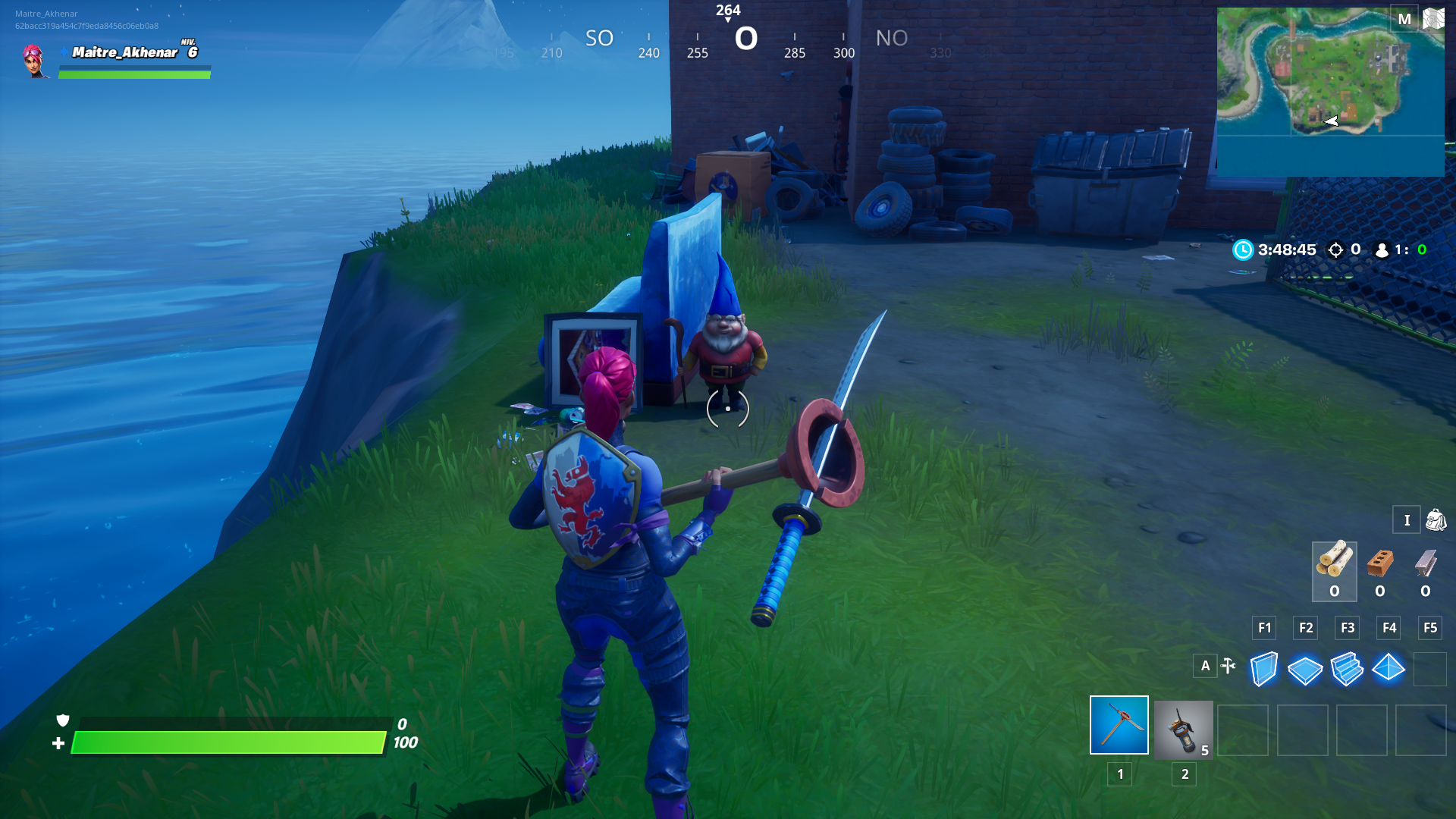1456x819 pixels.
Task: Open the backpack inventory
Action: click(x=1436, y=520)
